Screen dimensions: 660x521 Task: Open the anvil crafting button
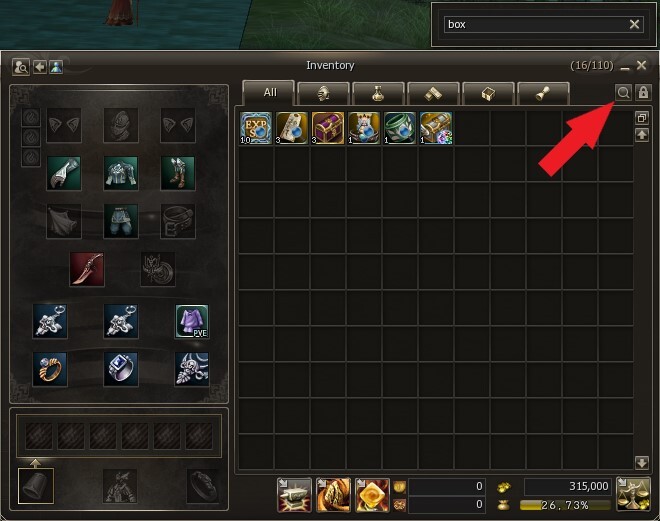click(x=294, y=493)
